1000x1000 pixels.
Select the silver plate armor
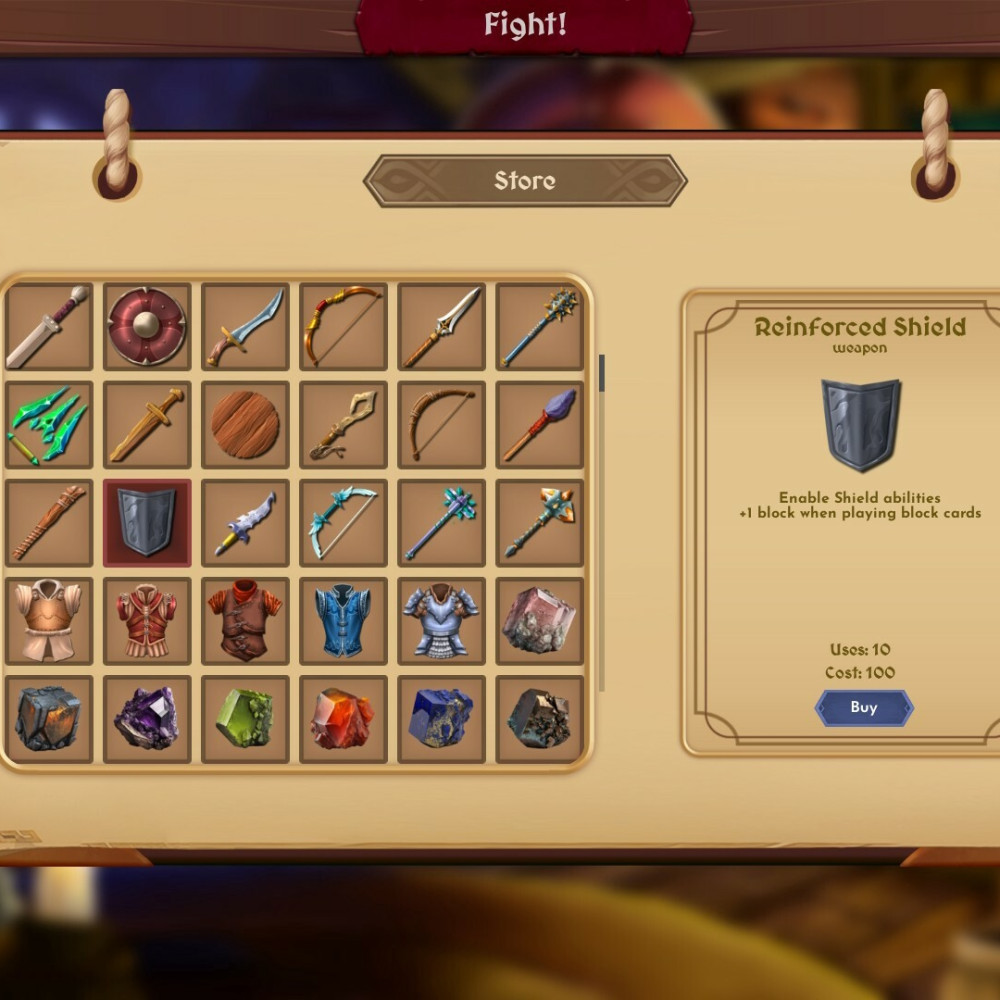coord(441,621)
